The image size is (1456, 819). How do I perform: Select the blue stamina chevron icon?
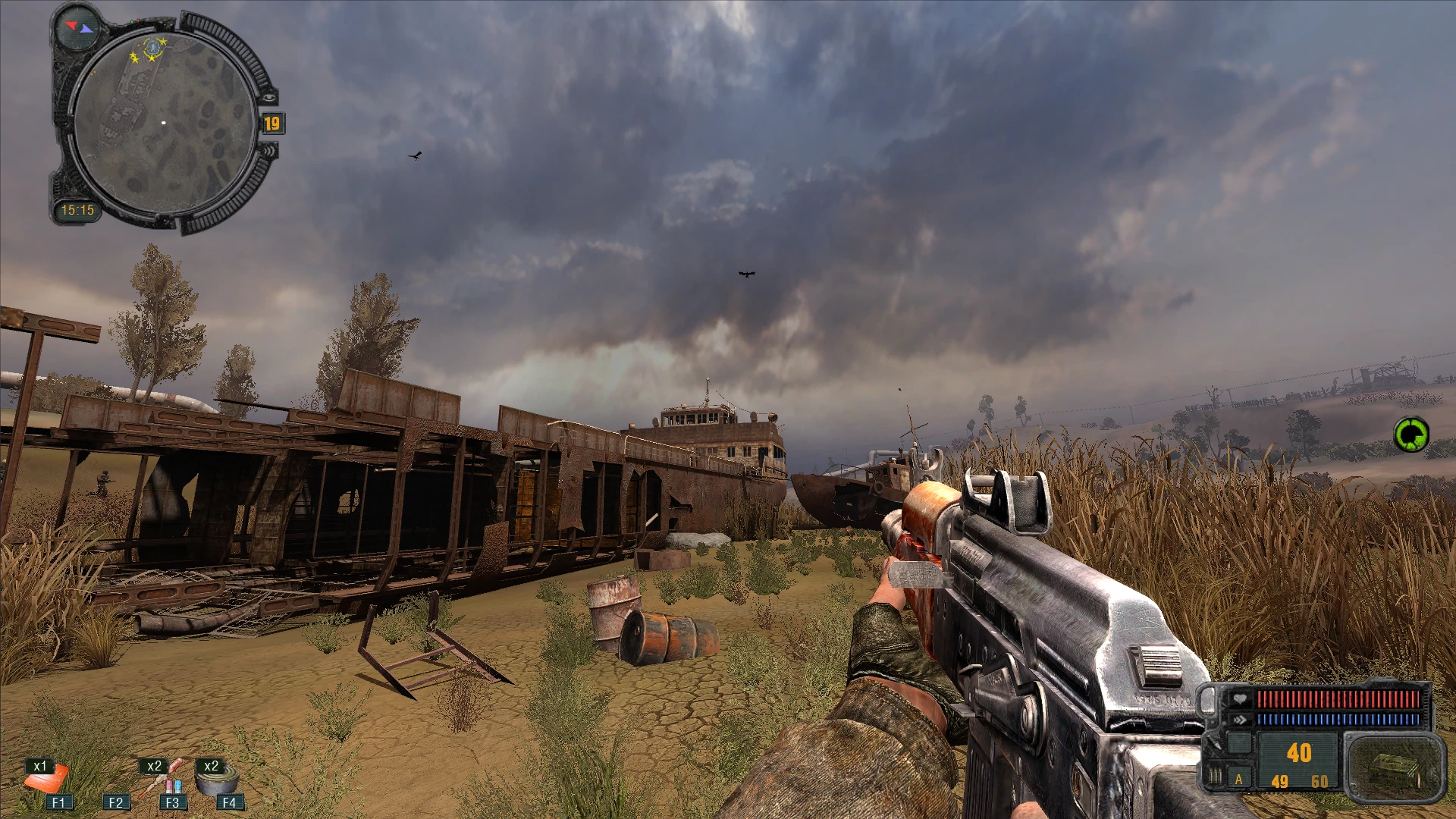(1241, 719)
